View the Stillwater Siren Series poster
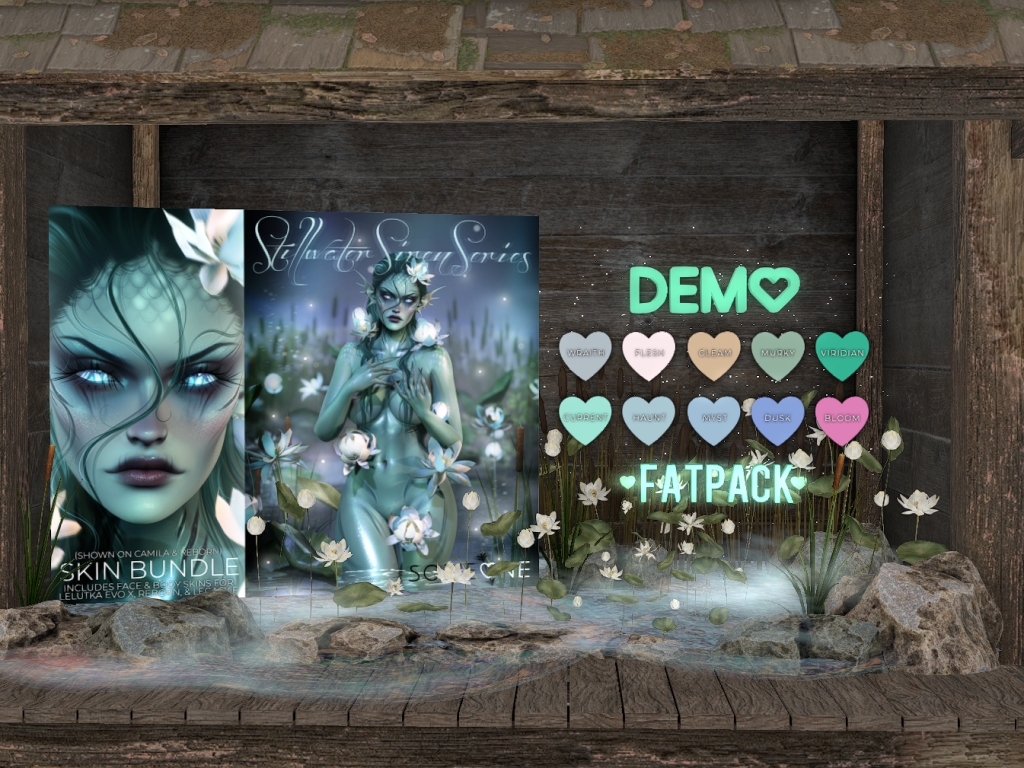 392,400
